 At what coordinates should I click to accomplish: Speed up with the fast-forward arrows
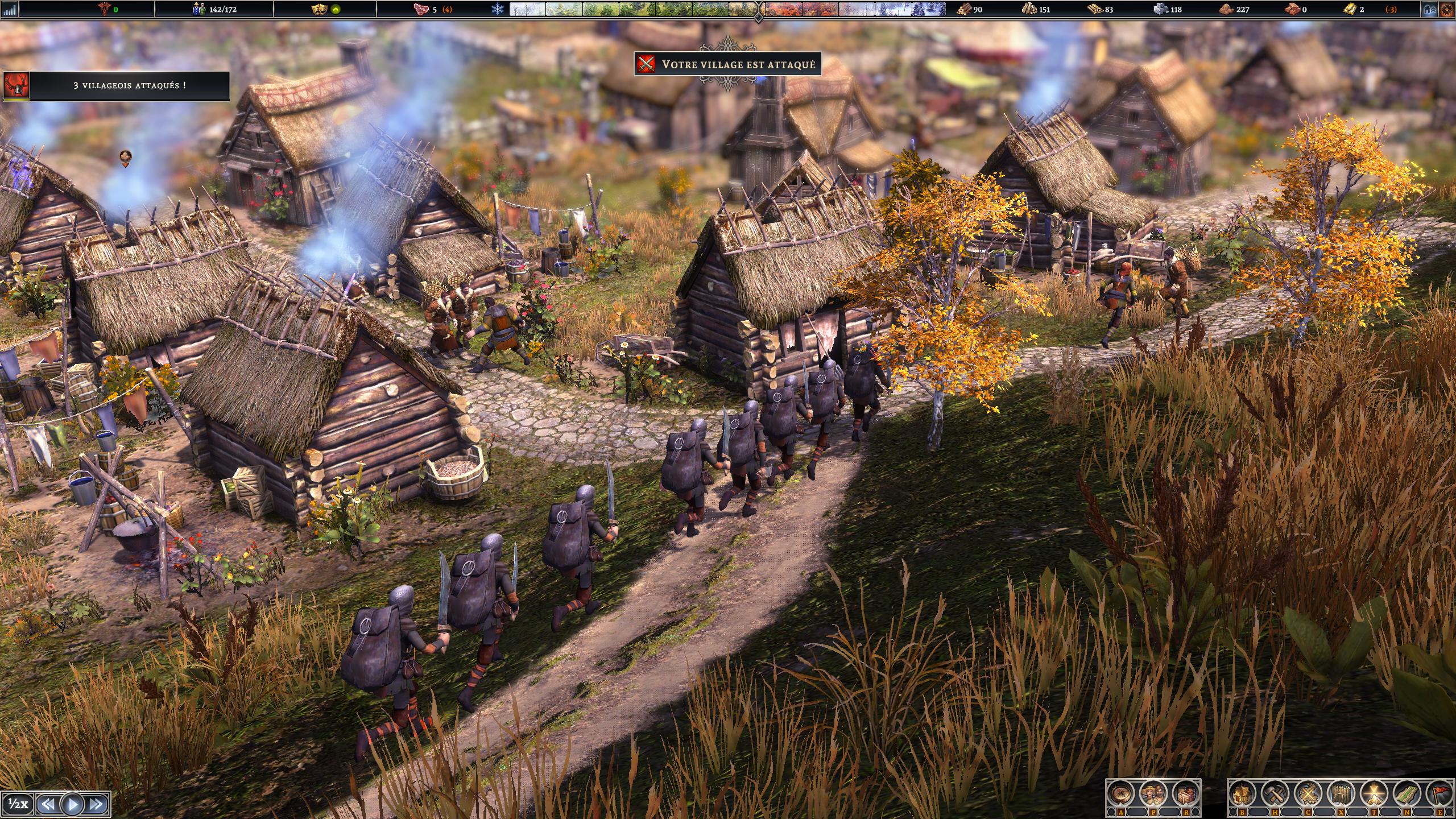point(97,804)
